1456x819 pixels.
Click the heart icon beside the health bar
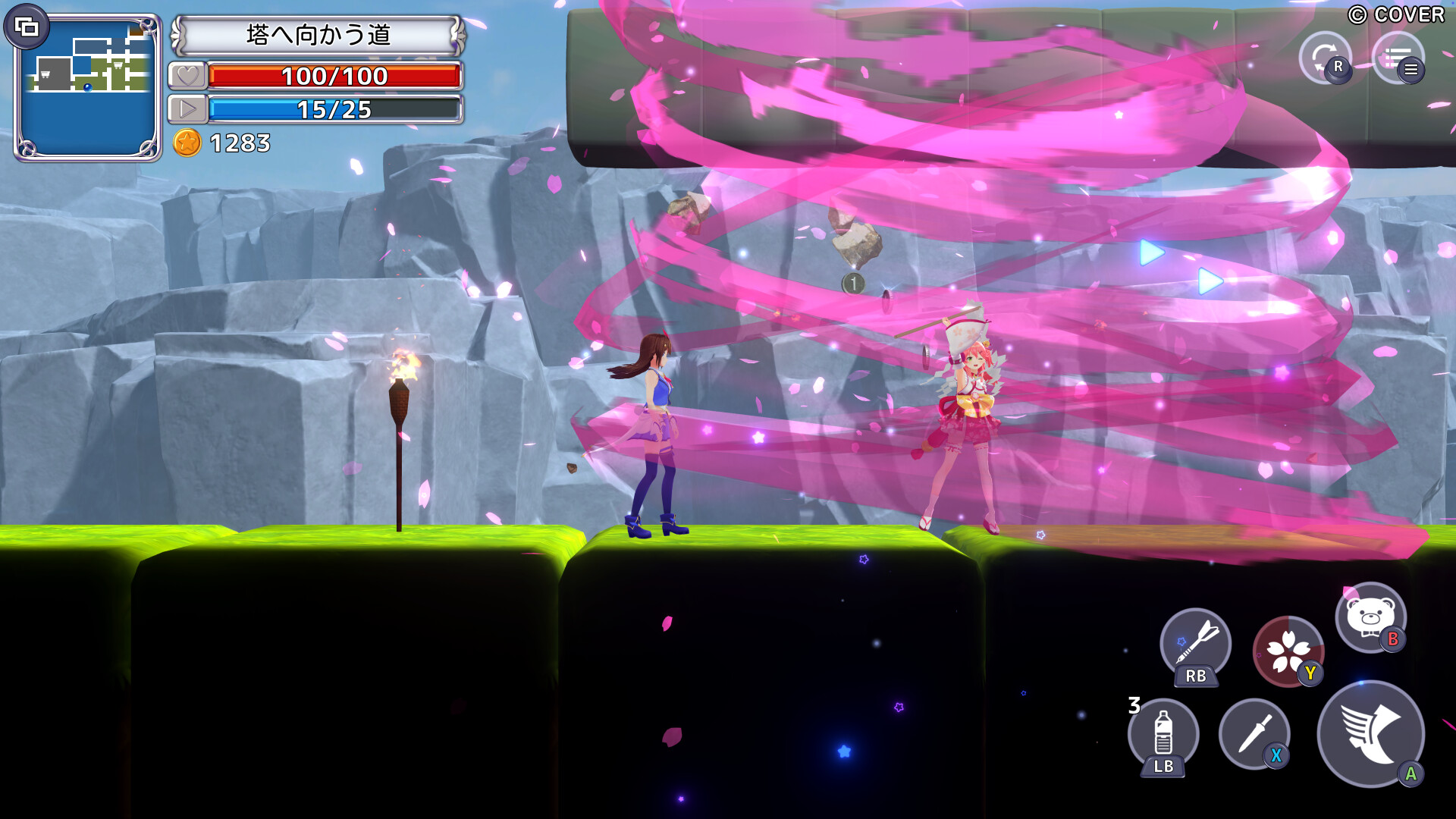click(188, 76)
